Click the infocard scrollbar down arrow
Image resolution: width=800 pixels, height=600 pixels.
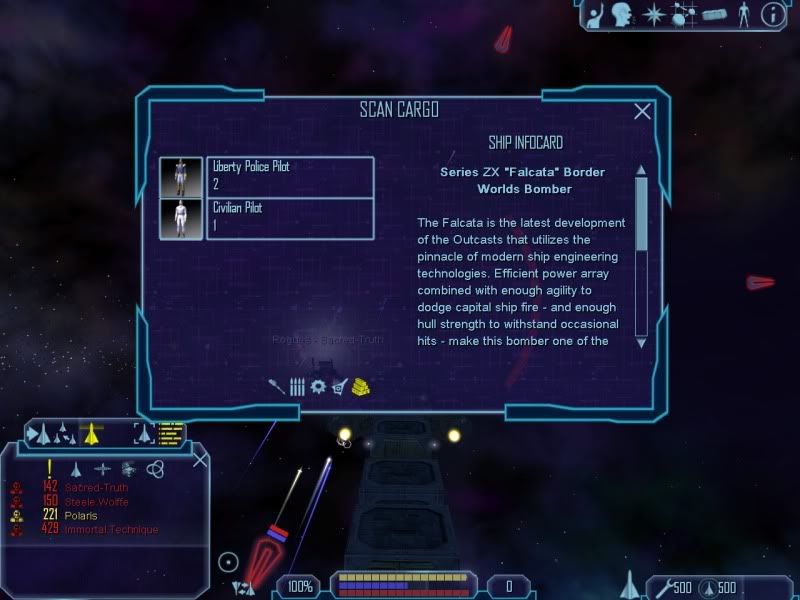(641, 340)
